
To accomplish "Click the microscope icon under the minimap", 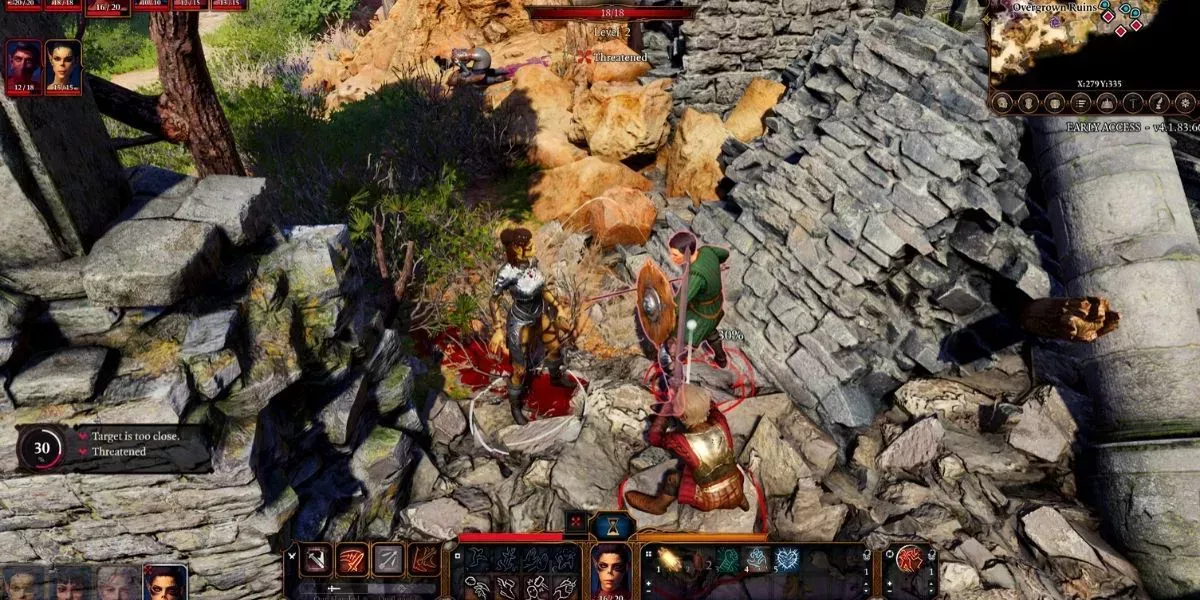I will tap(1159, 102).
